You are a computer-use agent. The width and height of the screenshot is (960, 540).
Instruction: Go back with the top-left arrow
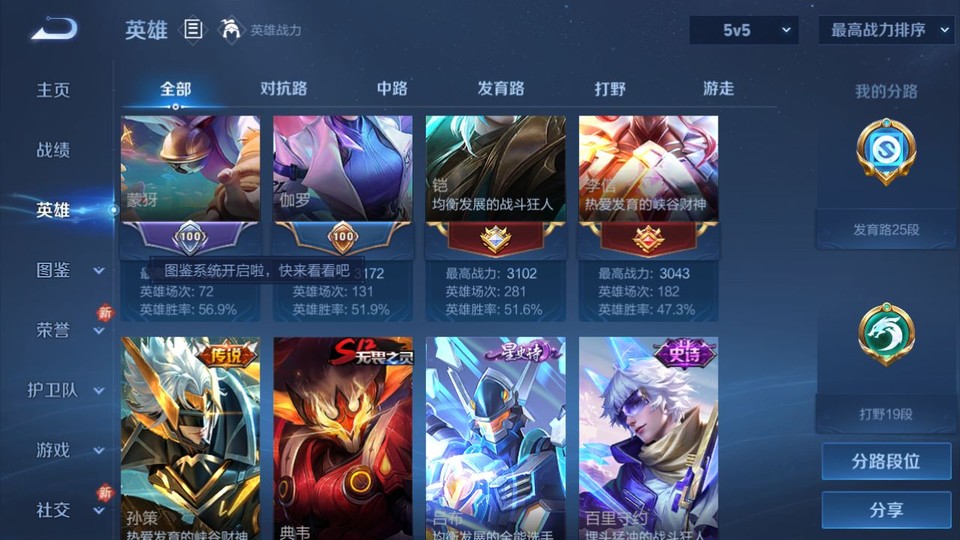(54, 30)
